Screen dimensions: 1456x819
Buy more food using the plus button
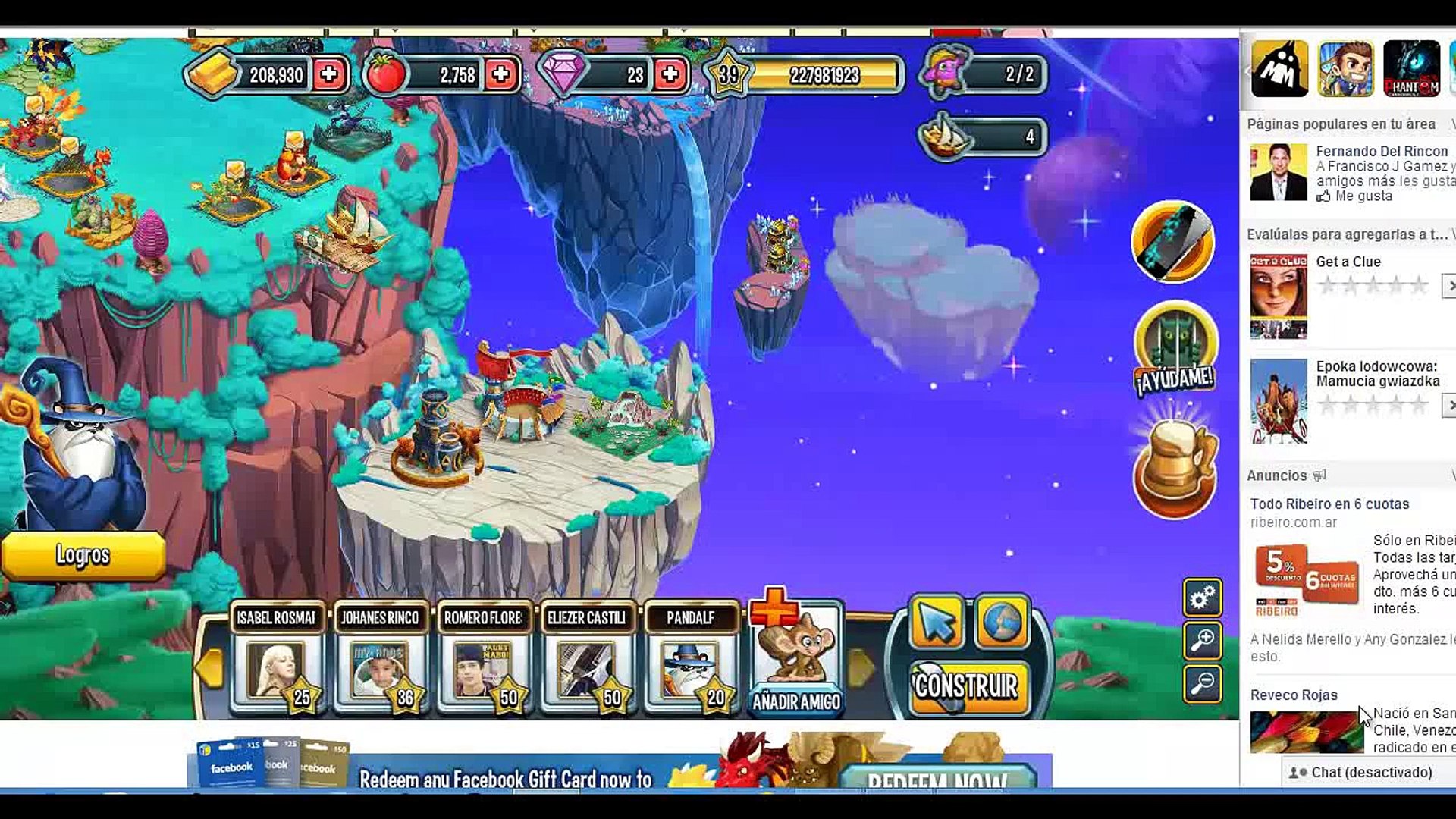tap(500, 74)
